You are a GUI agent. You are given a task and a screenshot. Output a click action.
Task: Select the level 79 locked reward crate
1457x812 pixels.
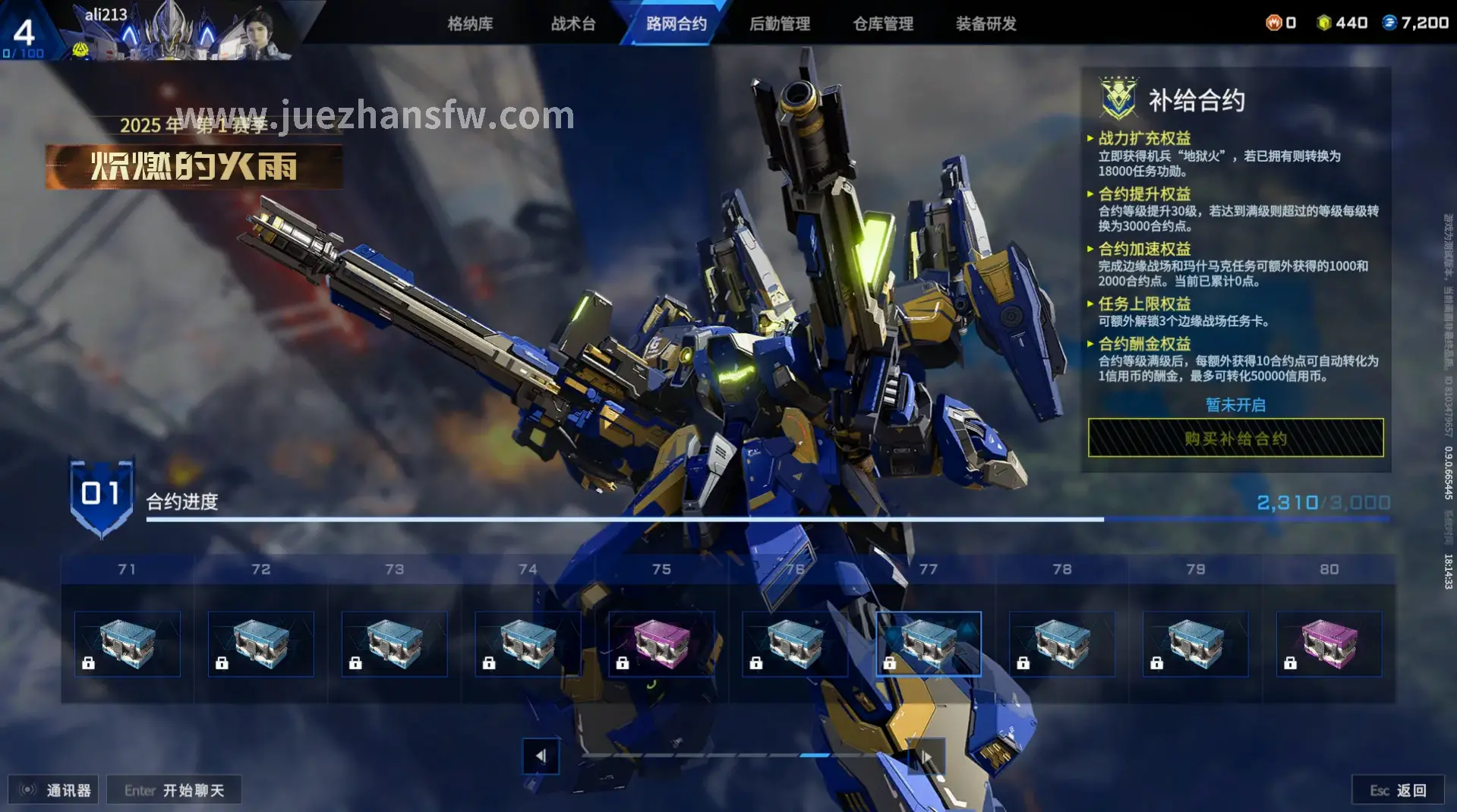pos(1195,644)
